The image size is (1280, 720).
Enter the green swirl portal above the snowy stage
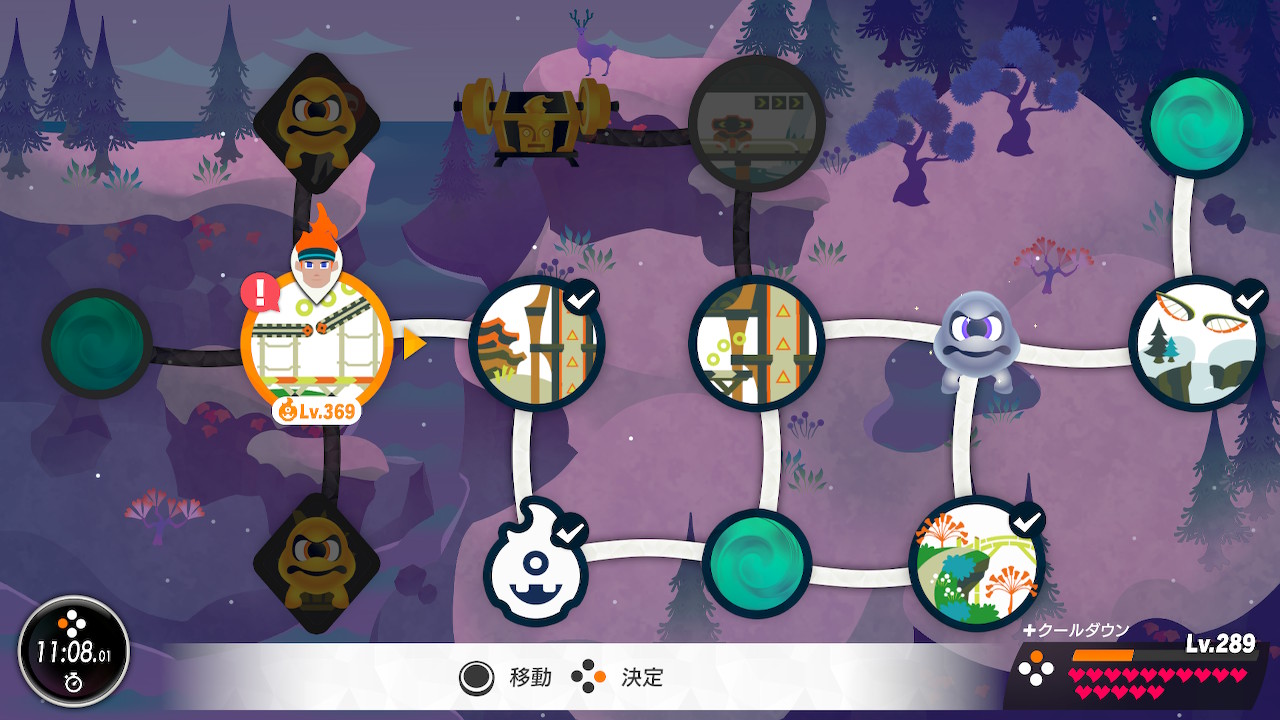pos(1197,124)
